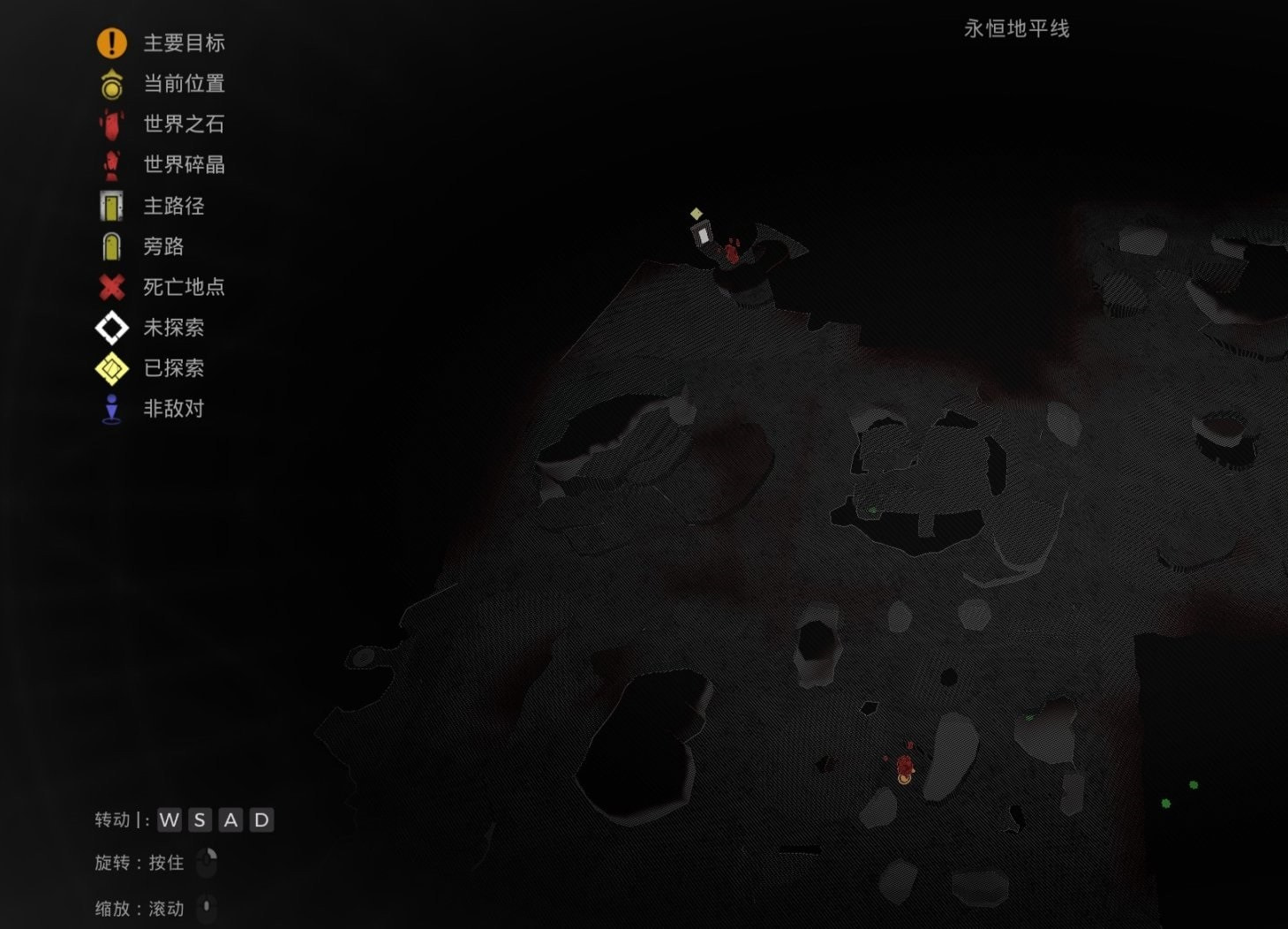
Task: Click the blue 非敌对 marker icon
Action: tap(111, 409)
